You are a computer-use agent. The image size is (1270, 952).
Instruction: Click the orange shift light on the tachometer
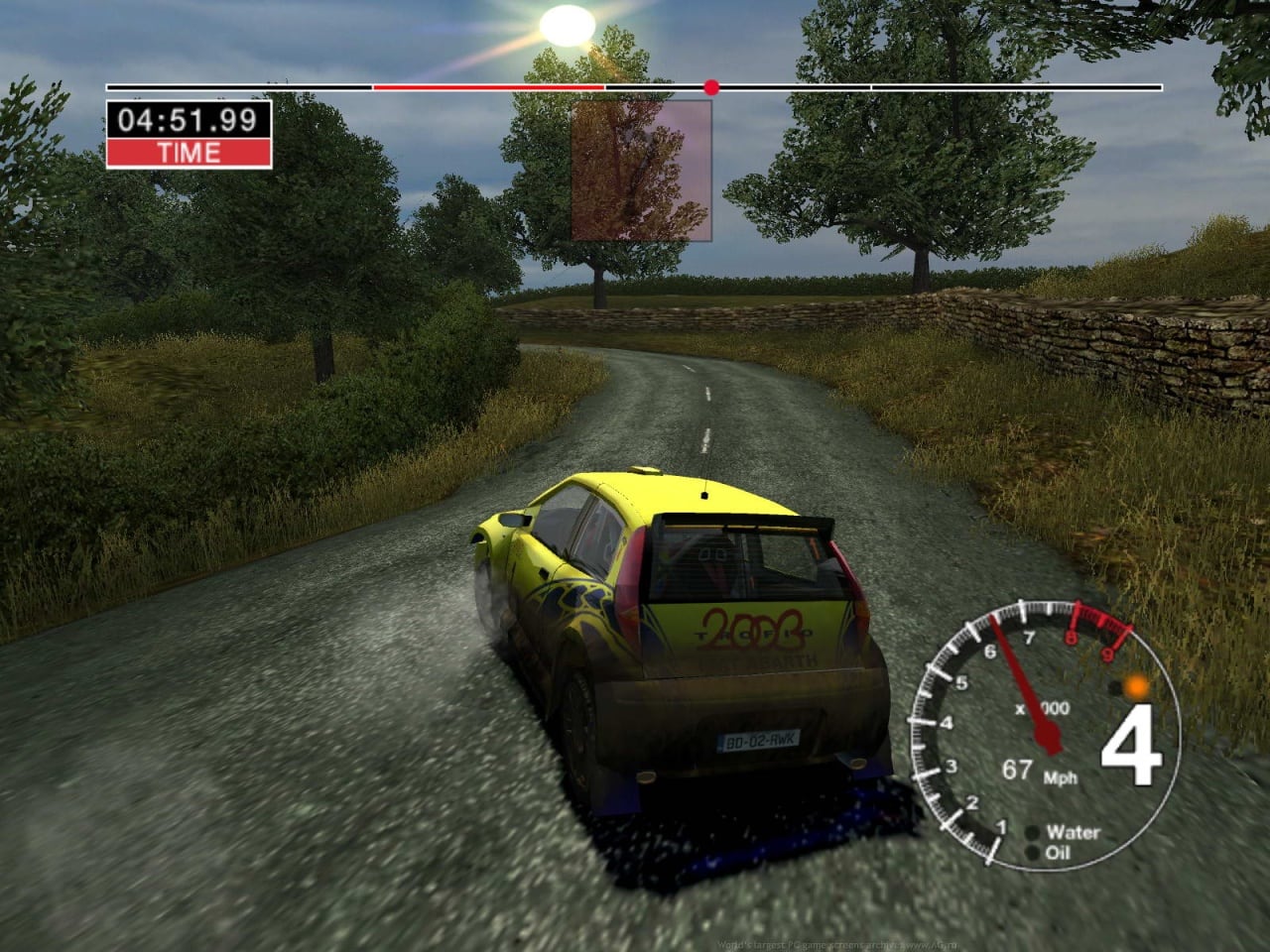coord(1136,685)
